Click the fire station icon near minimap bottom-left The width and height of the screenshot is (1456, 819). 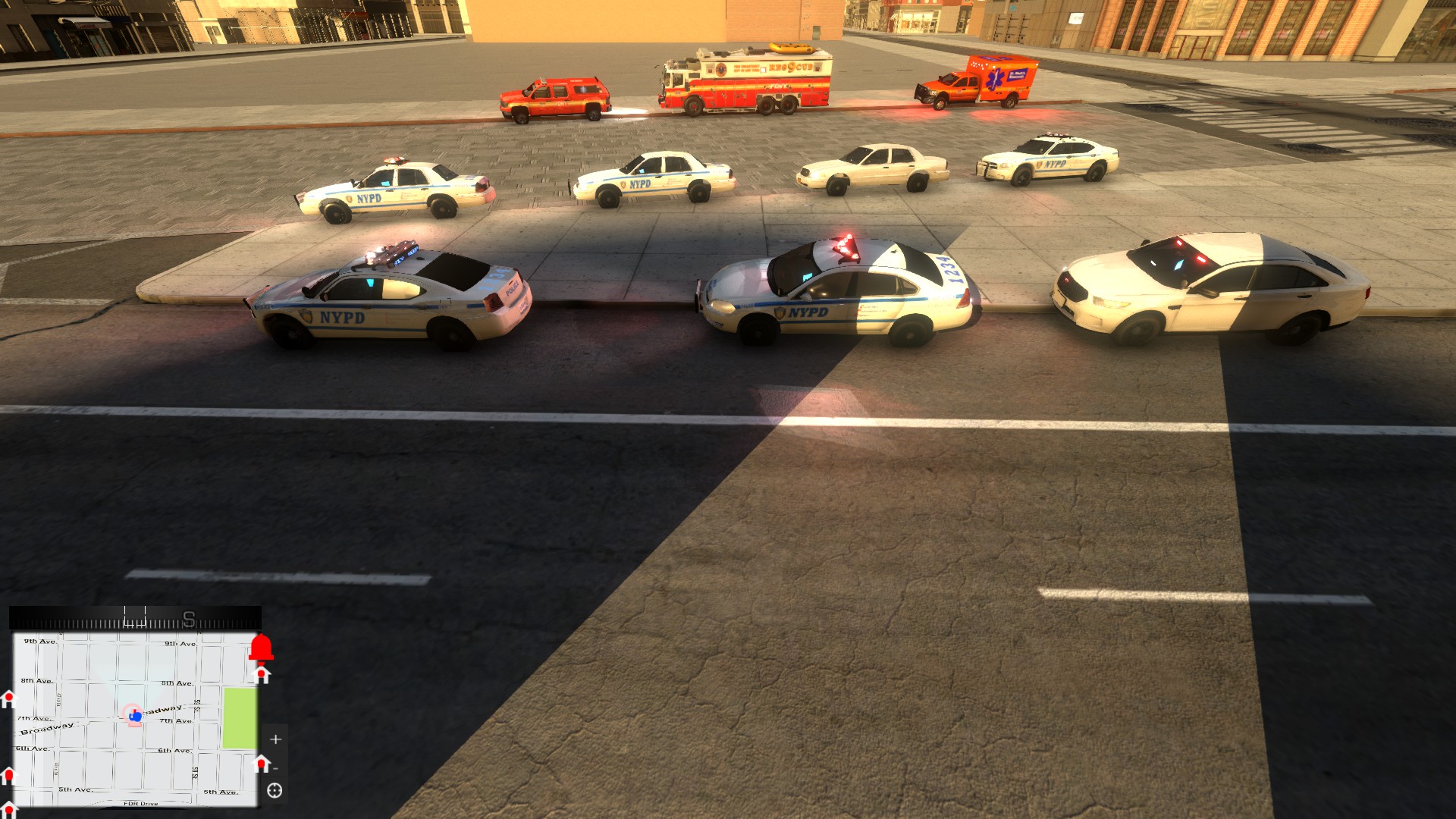[9, 775]
